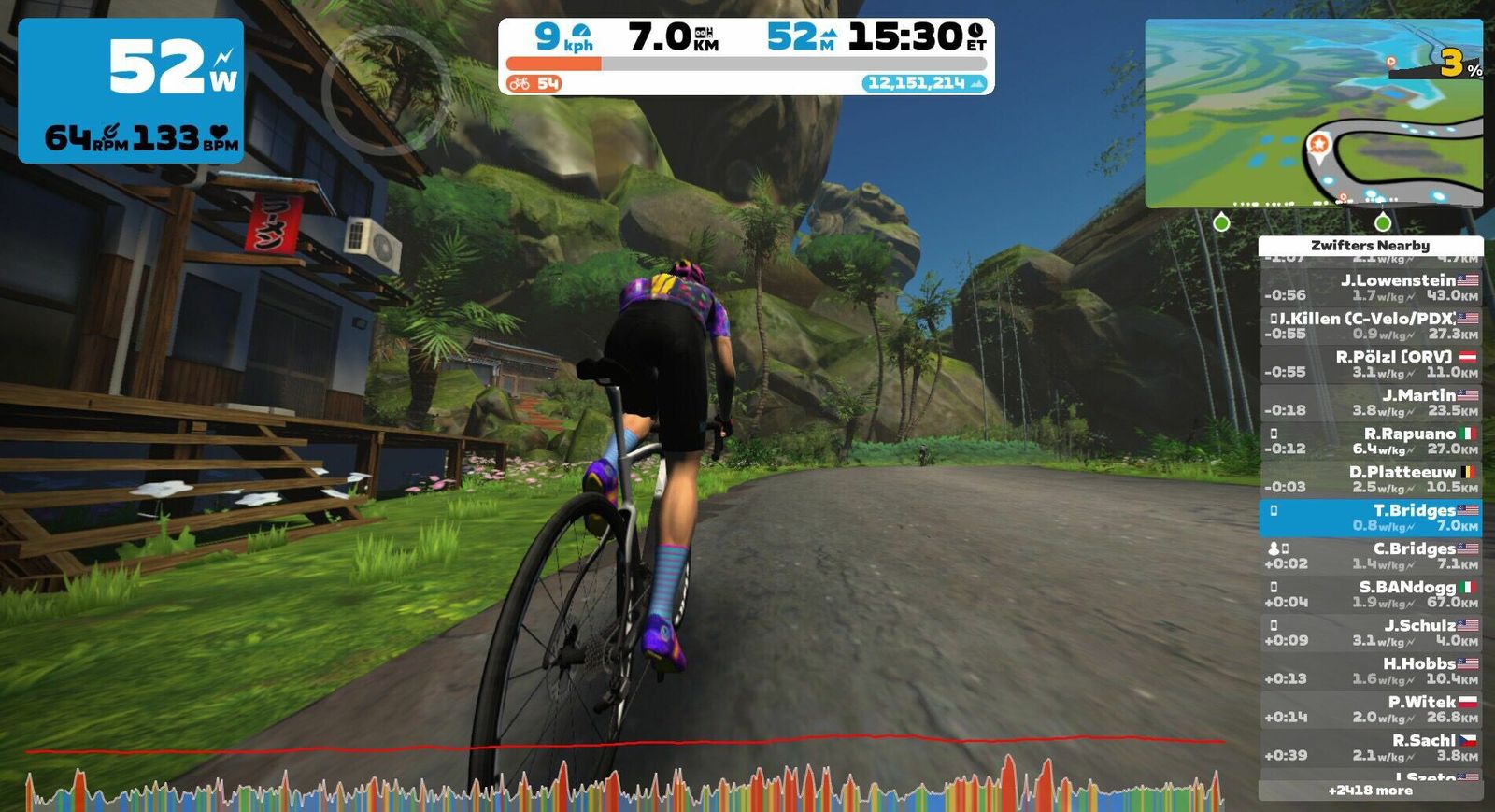View rider J.Martin from nearby list
The width and height of the screenshot is (1495, 812).
click(x=1371, y=403)
